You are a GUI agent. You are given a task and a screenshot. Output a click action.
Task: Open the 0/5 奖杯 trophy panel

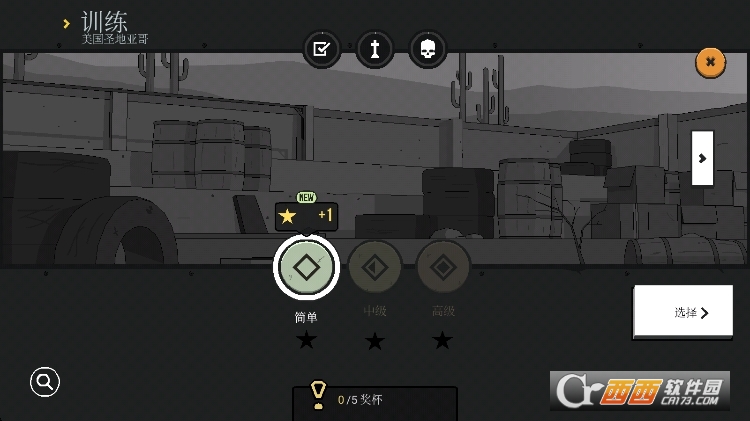[x=374, y=400]
